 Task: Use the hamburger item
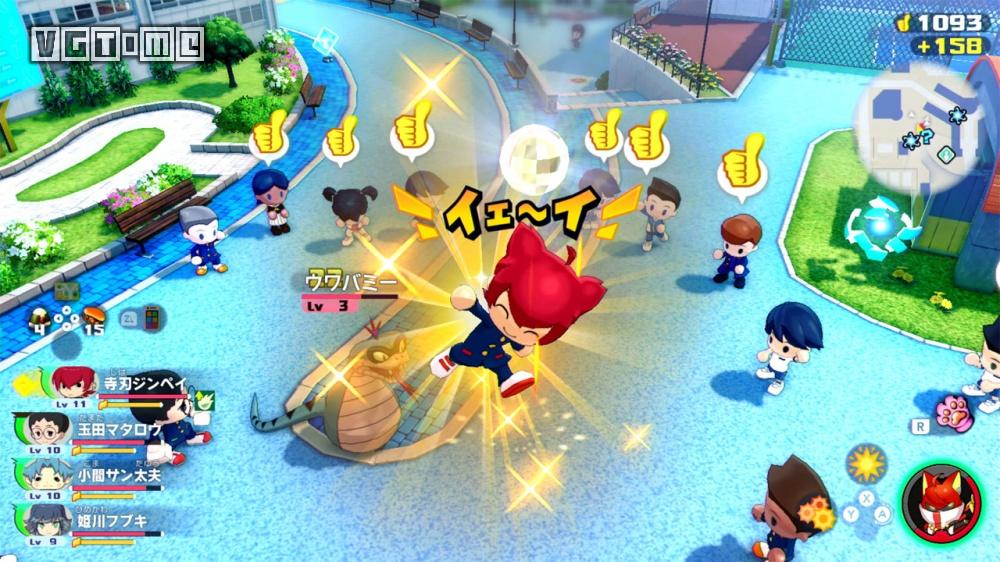(95, 317)
